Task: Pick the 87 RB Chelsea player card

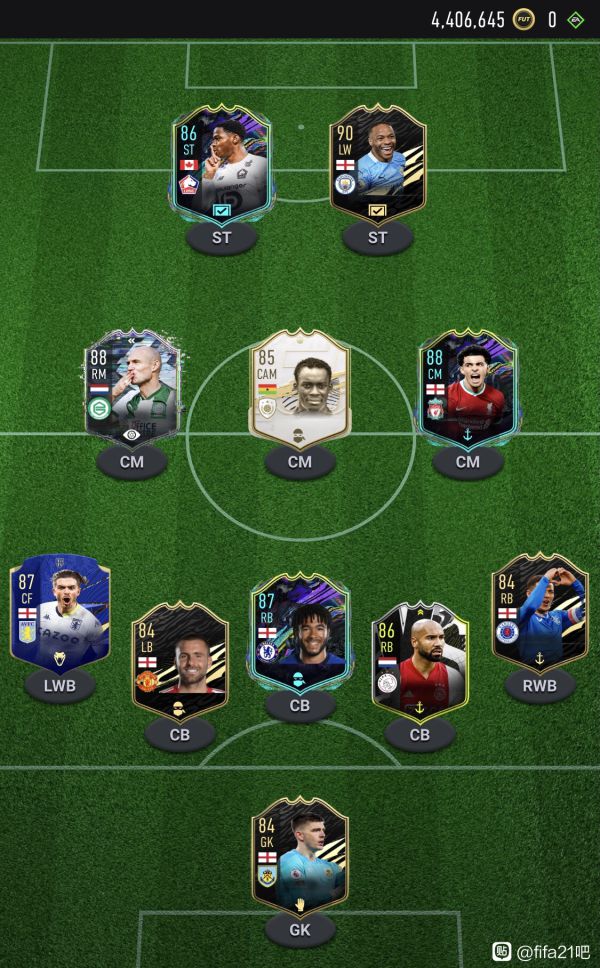Action: point(299,632)
